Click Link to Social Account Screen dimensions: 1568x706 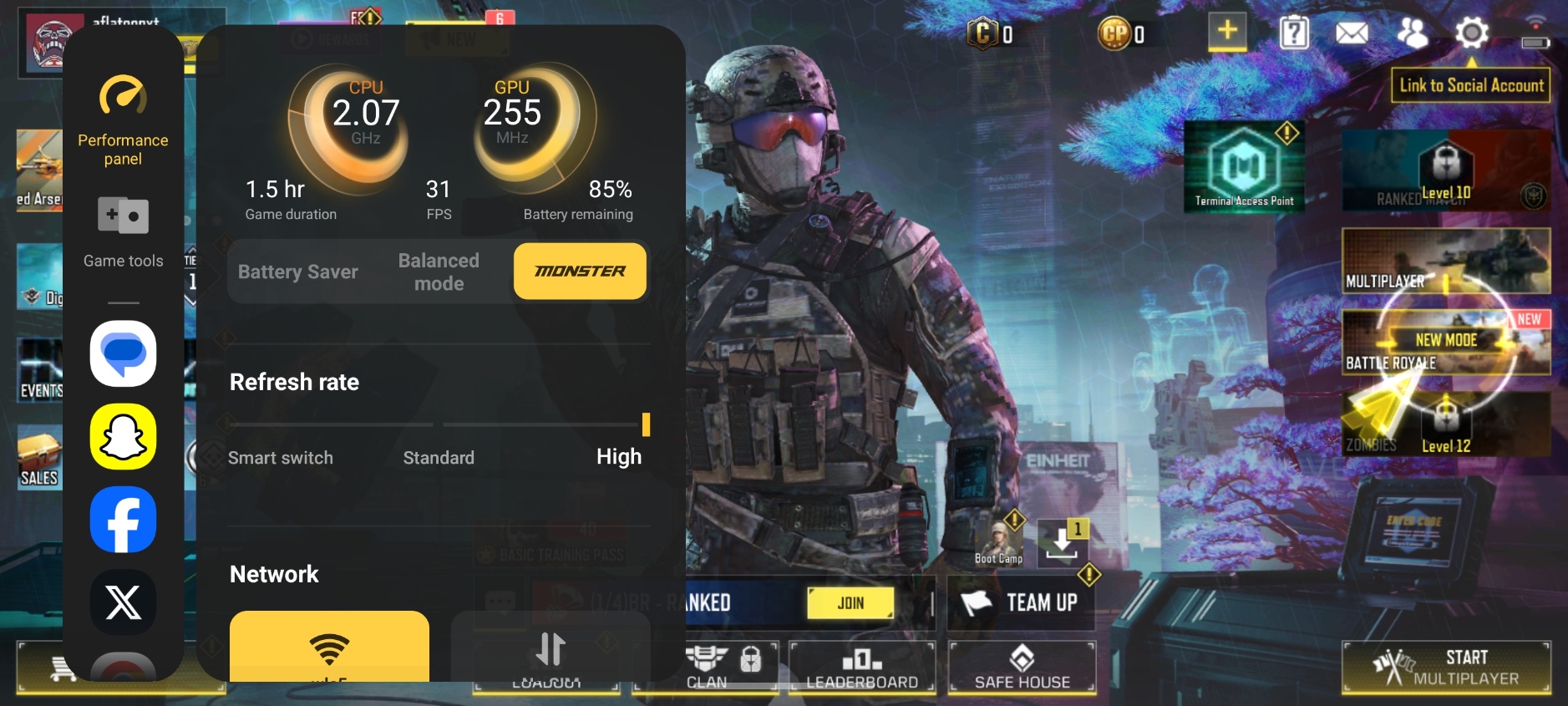click(1470, 85)
